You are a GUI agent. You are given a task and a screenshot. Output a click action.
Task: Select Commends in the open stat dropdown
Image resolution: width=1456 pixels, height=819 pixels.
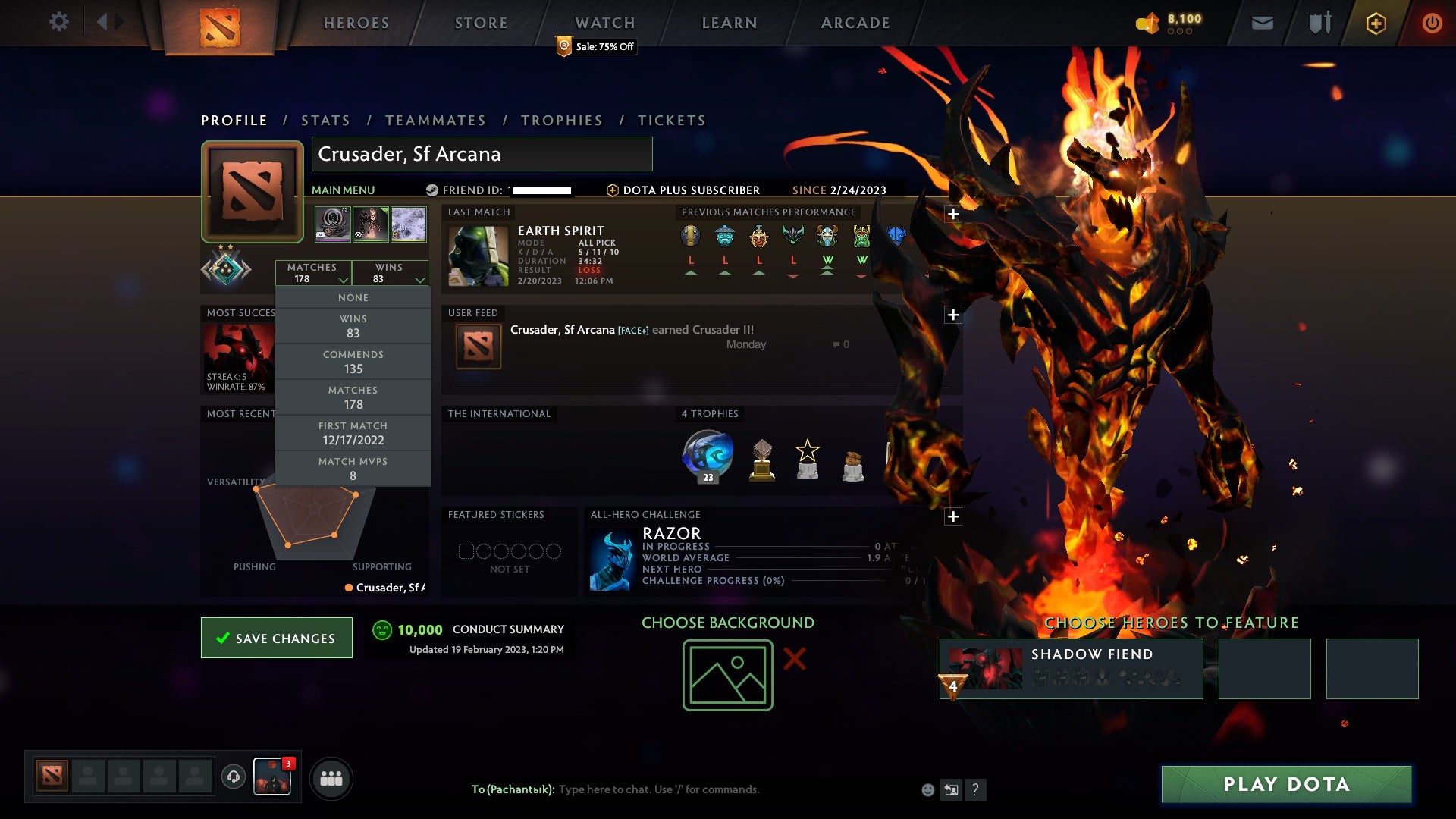(353, 362)
